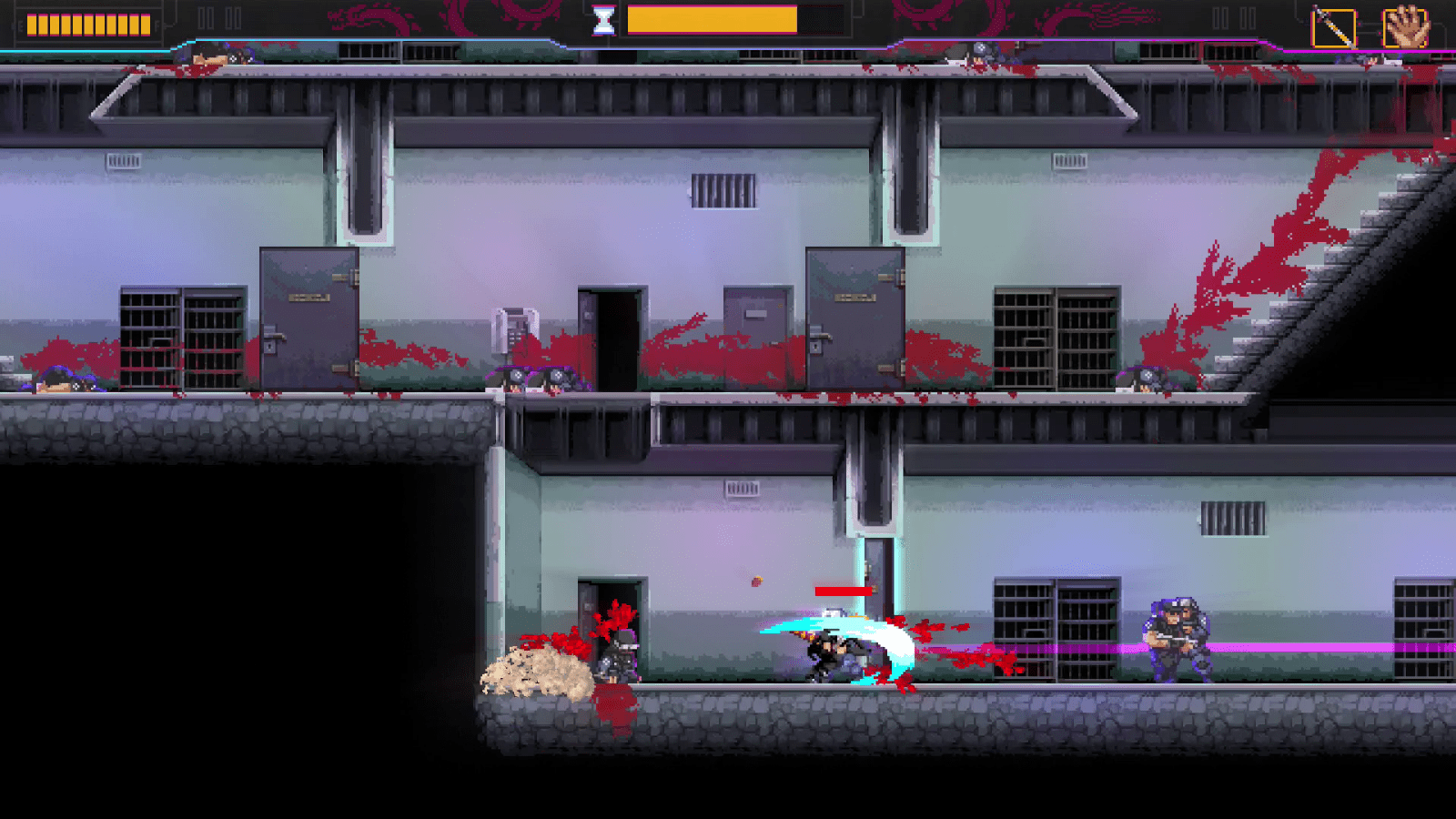Click the wall-mounted payphone between the doors
1456x819 pixels.
pos(516,326)
